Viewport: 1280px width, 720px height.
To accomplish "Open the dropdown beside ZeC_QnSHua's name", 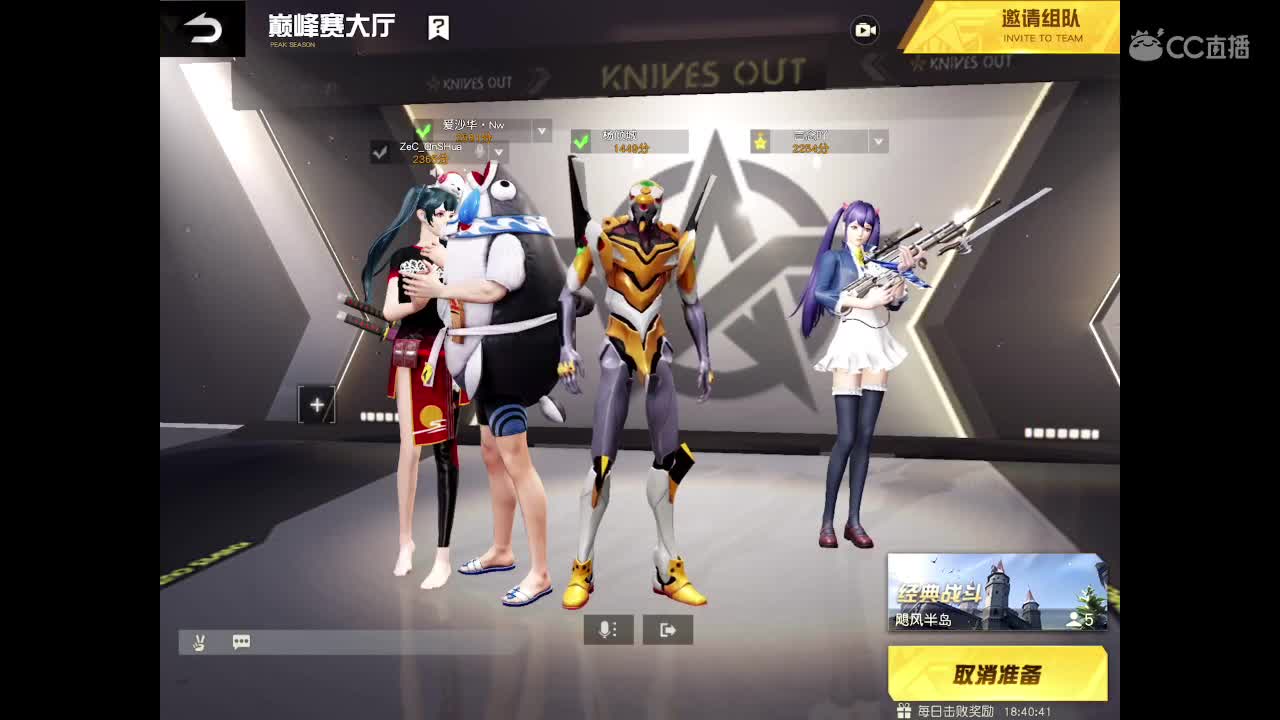I will 500,151.
